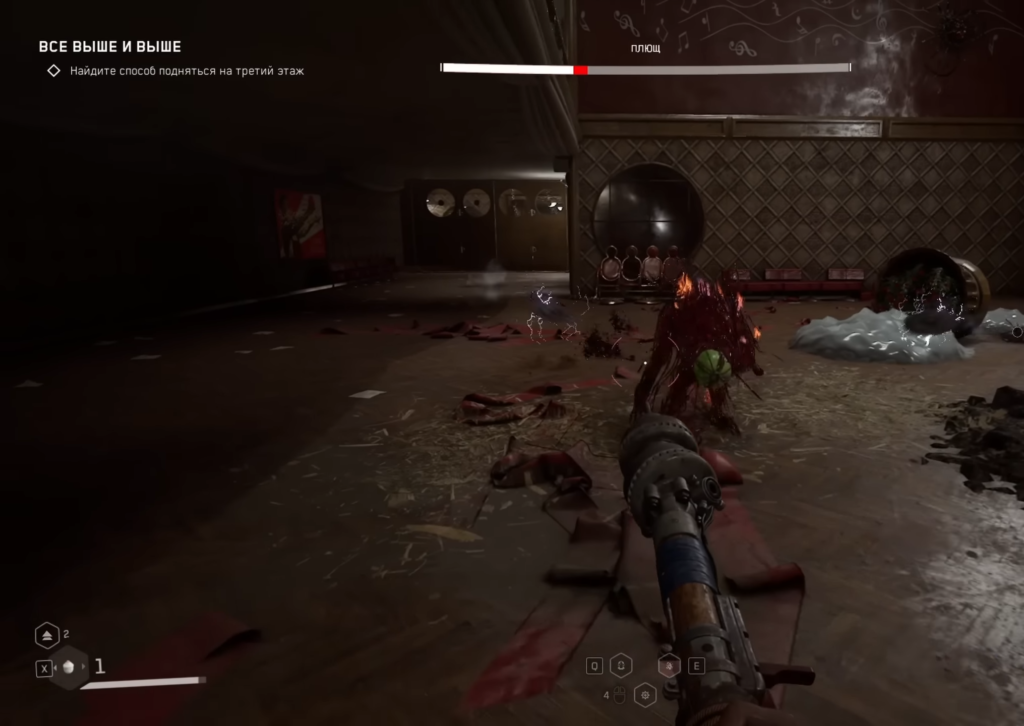1024x726 pixels.
Task: Choose the consumable capsule slot with count 1
Action: coord(70,668)
